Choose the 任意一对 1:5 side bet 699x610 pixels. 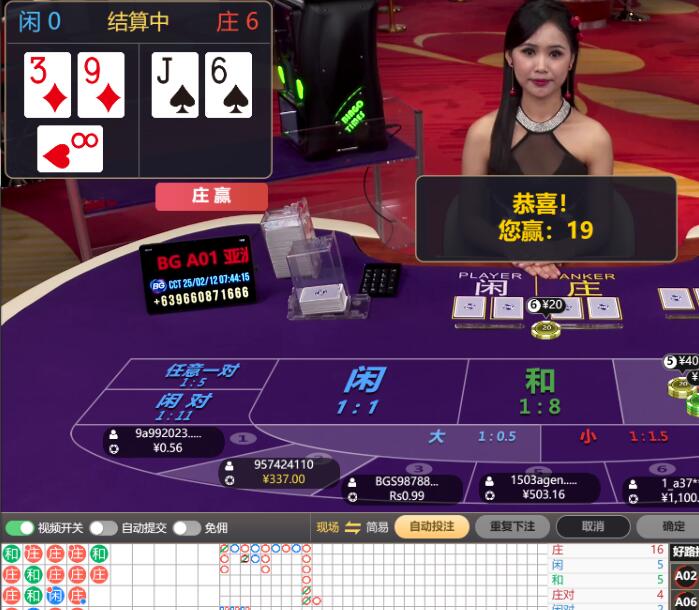click(200, 374)
